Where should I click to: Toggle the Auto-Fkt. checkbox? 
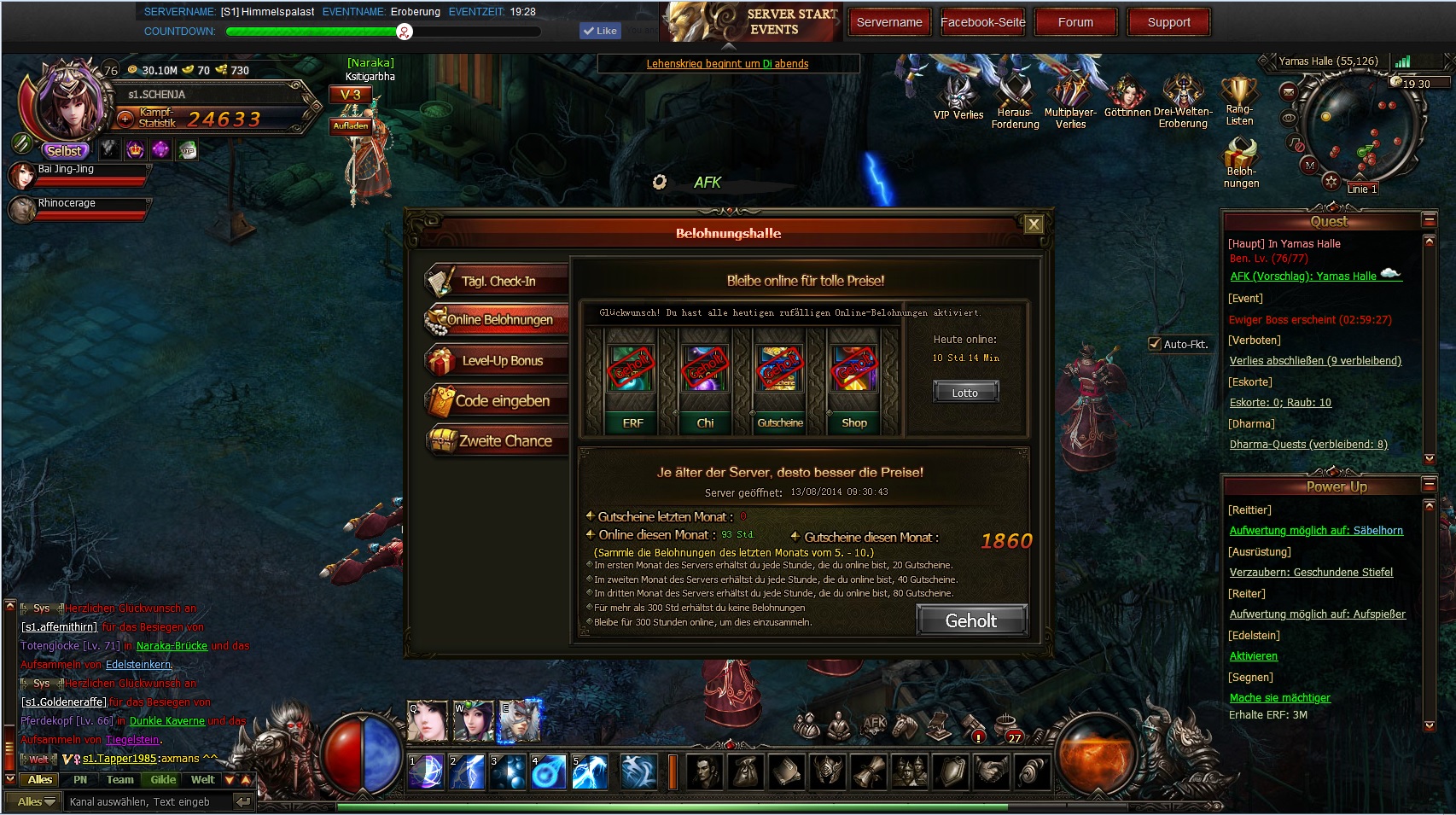(x=1155, y=344)
